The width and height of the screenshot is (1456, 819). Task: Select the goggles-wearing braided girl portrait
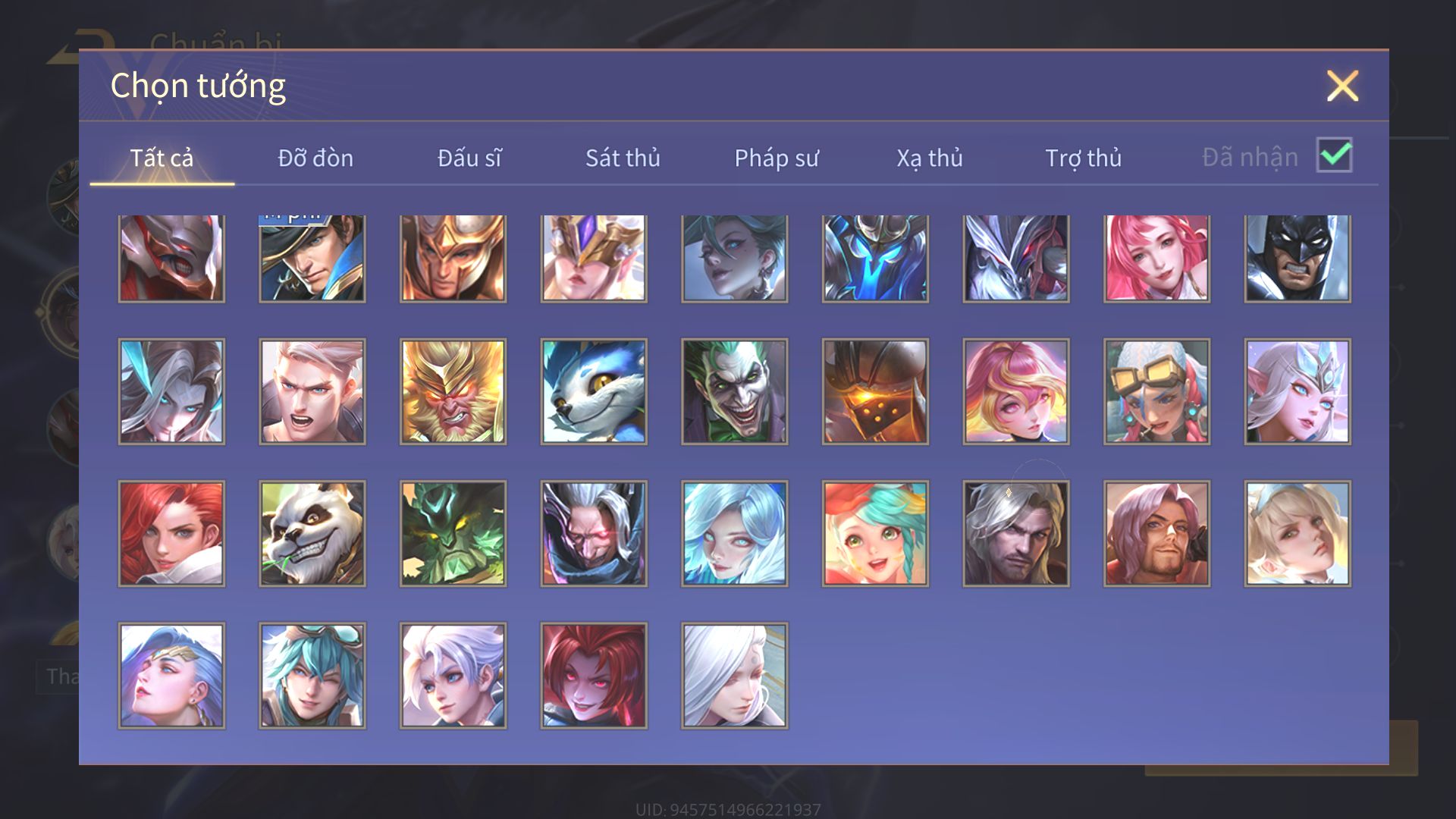click(1156, 391)
